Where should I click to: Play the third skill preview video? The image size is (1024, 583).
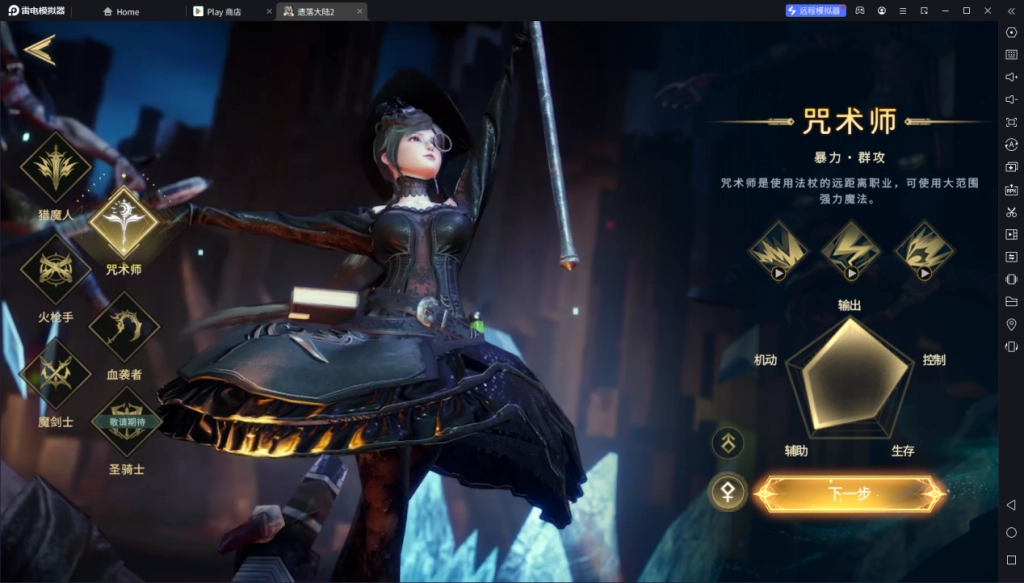pyautogui.click(x=923, y=250)
